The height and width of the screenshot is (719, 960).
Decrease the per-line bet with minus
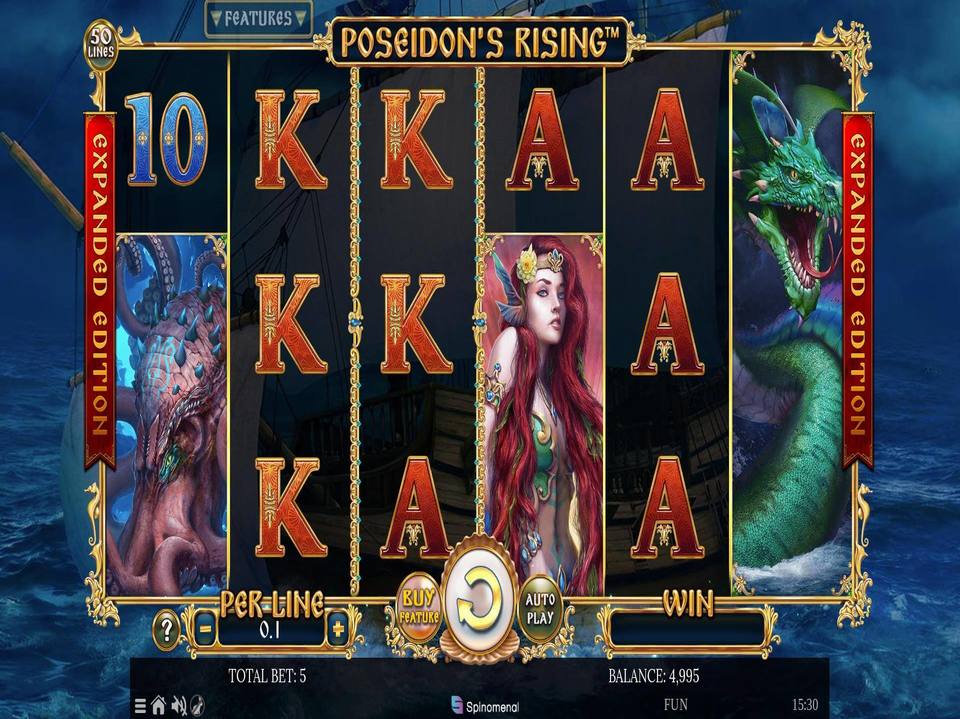203,630
